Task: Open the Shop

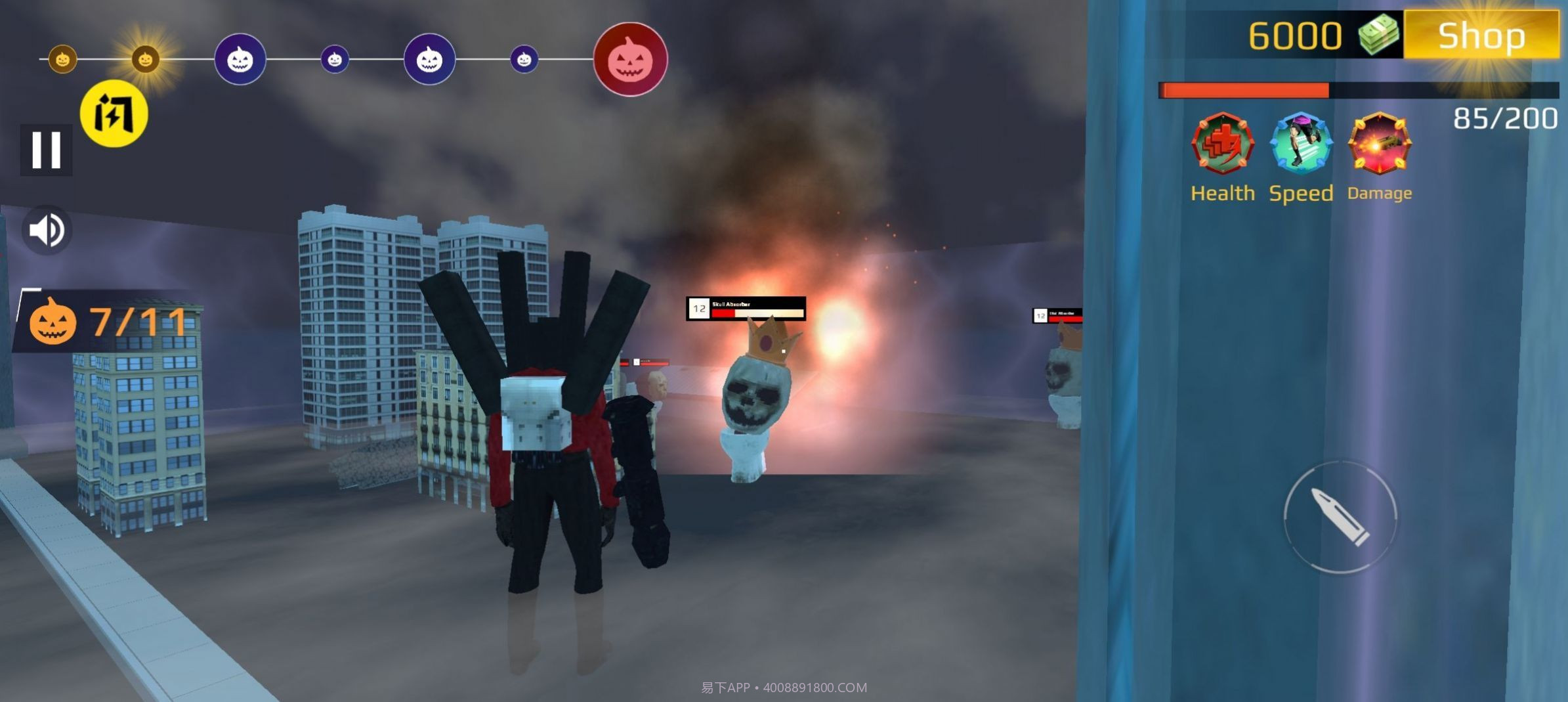Action: [1480, 35]
